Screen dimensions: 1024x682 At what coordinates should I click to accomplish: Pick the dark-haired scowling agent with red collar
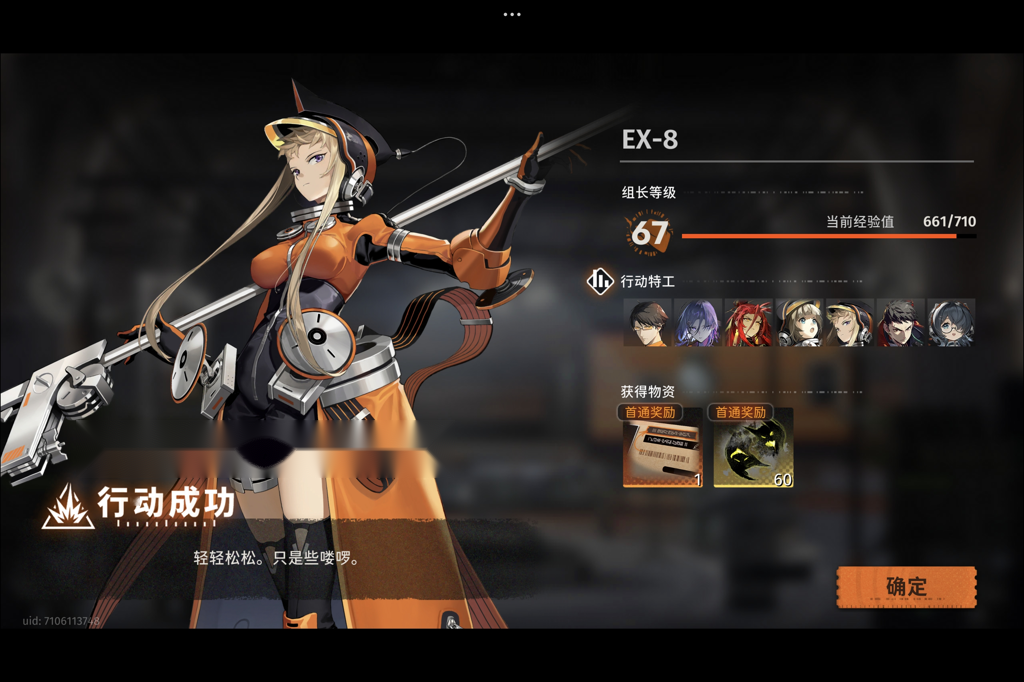click(x=900, y=323)
